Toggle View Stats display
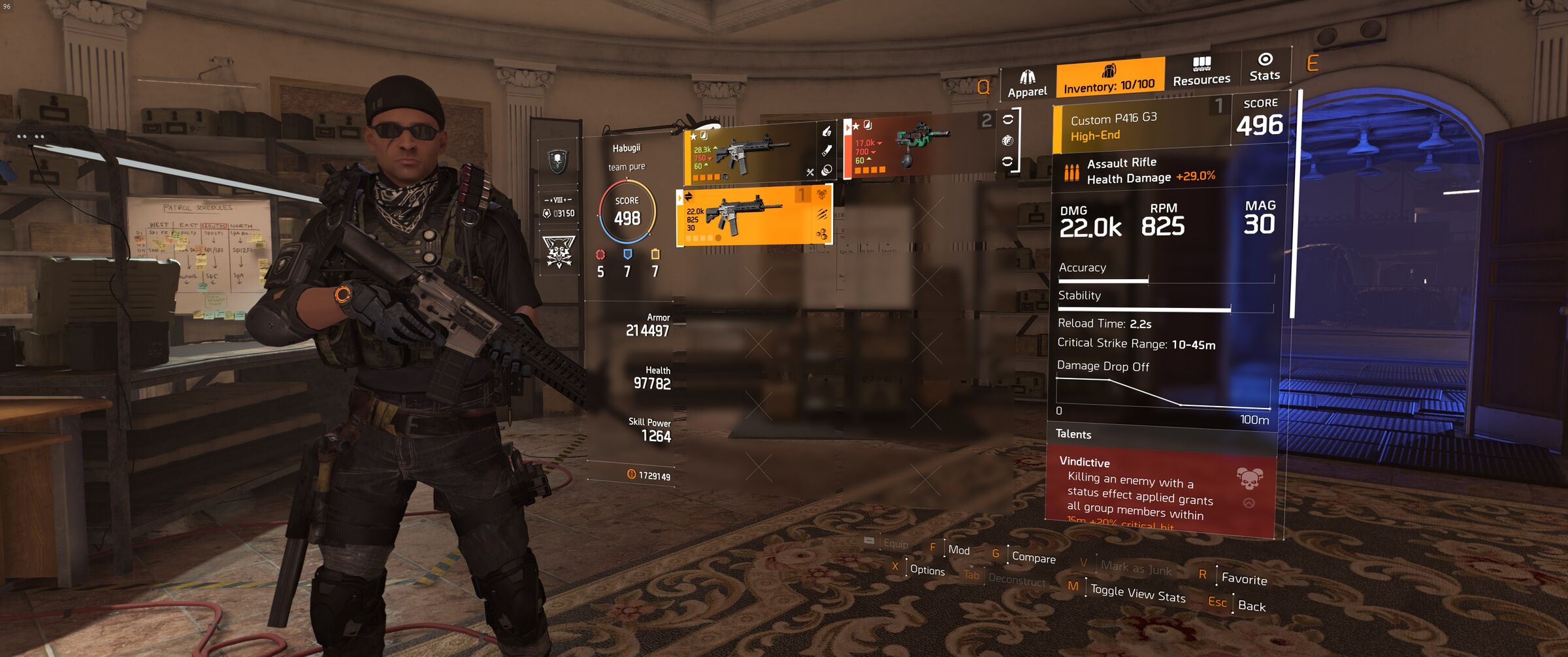The height and width of the screenshot is (657, 1568). 1137,594
